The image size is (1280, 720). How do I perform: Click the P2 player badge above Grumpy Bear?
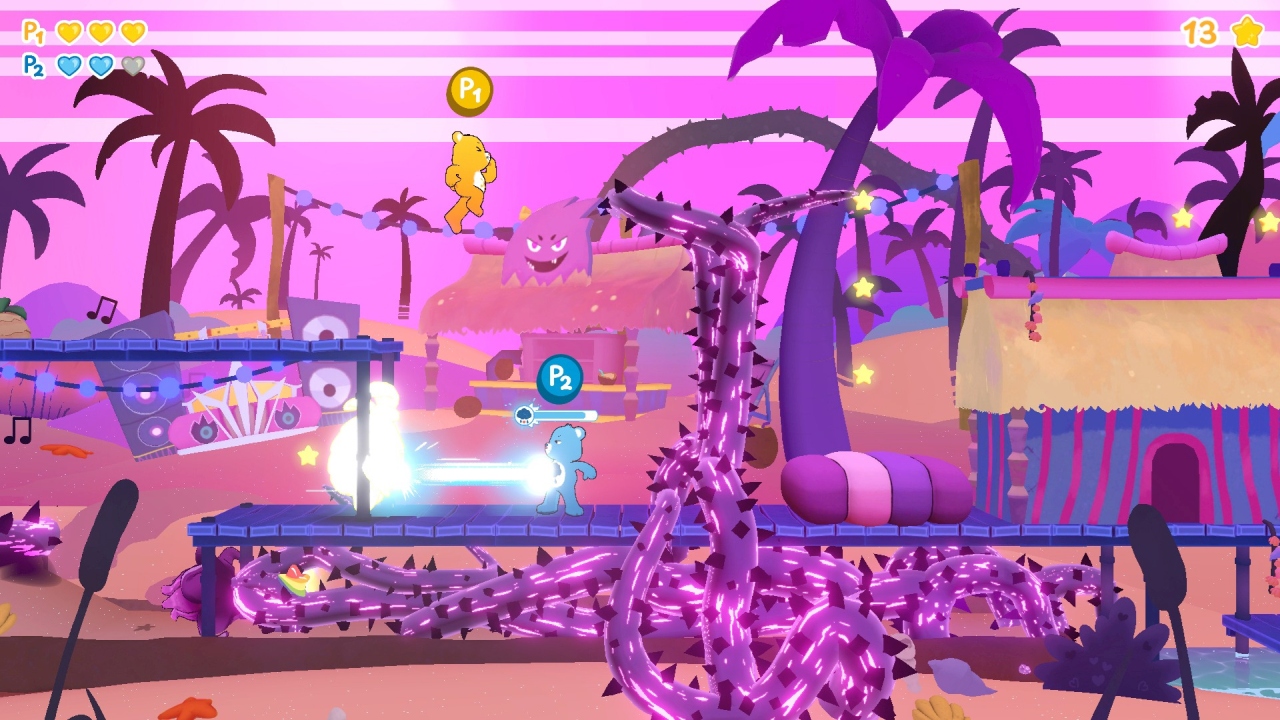558,377
